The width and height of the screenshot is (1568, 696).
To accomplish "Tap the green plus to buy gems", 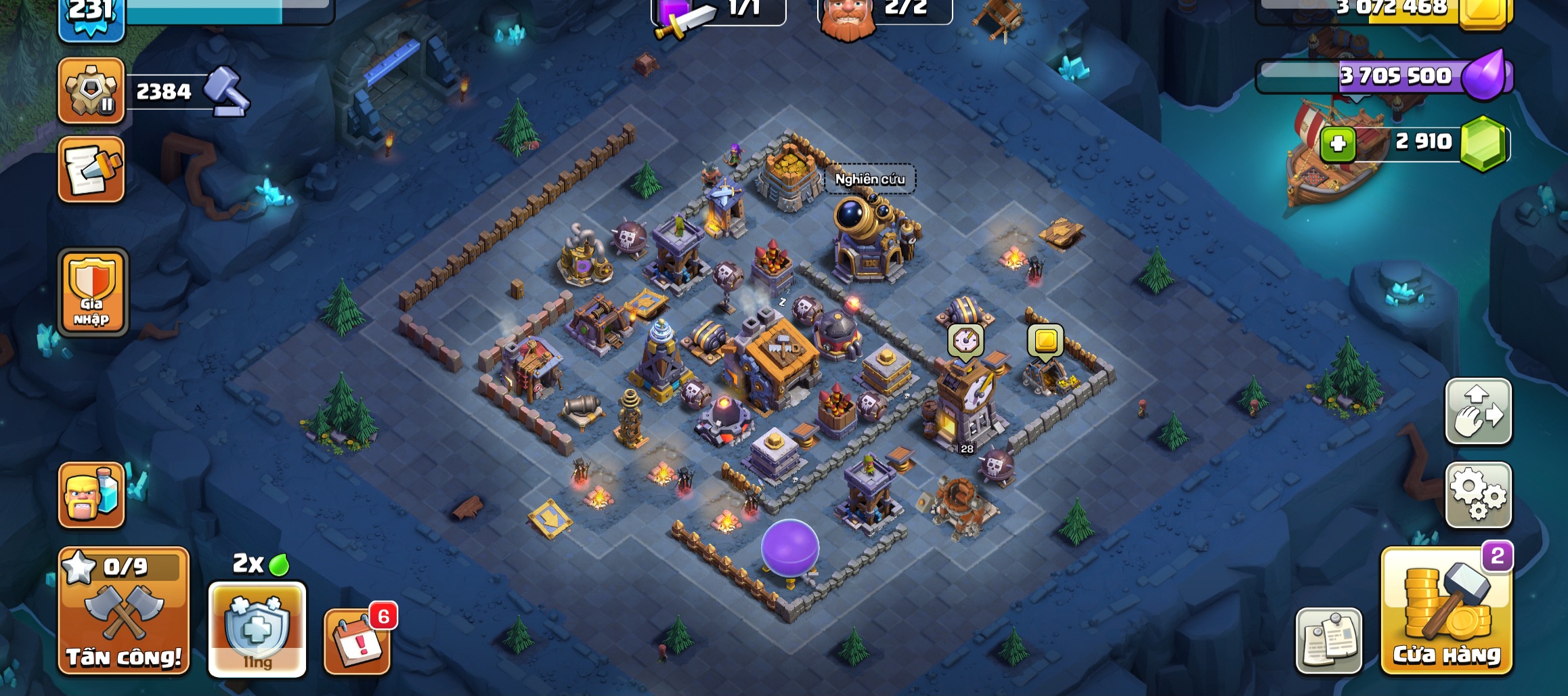I will pos(1337,144).
